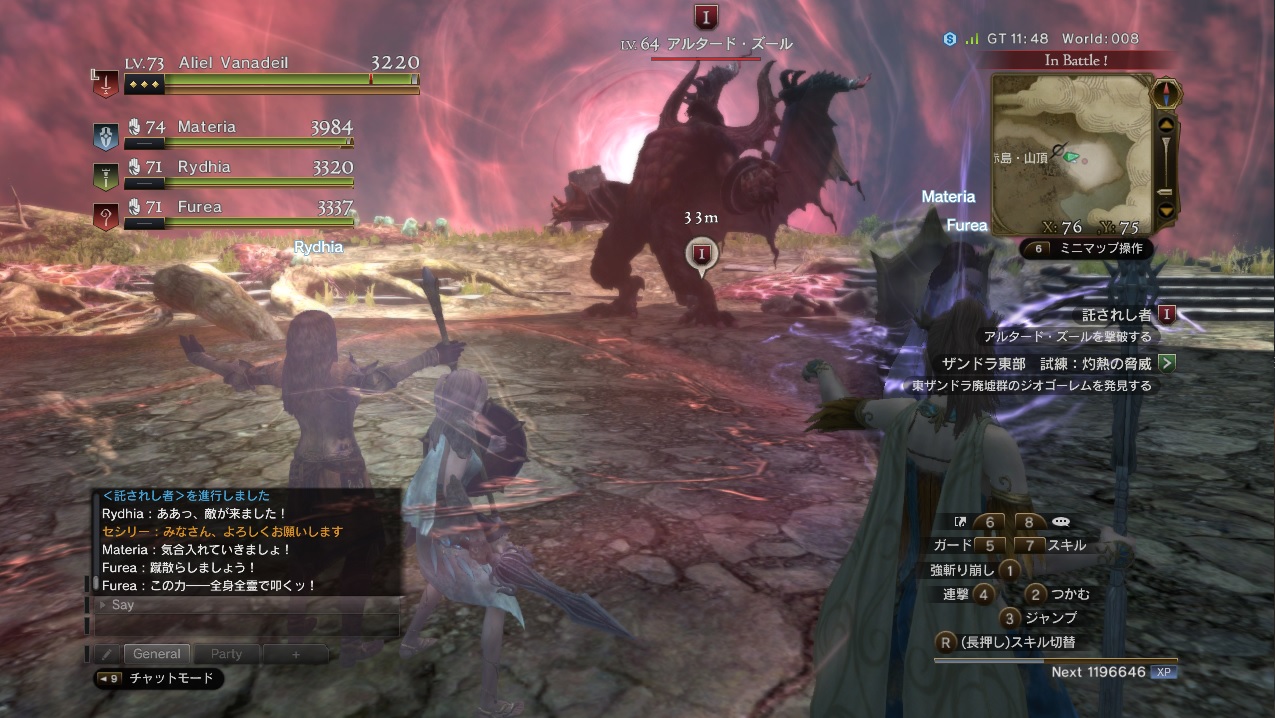Add a new chat tab with plus

pyautogui.click(x=295, y=654)
